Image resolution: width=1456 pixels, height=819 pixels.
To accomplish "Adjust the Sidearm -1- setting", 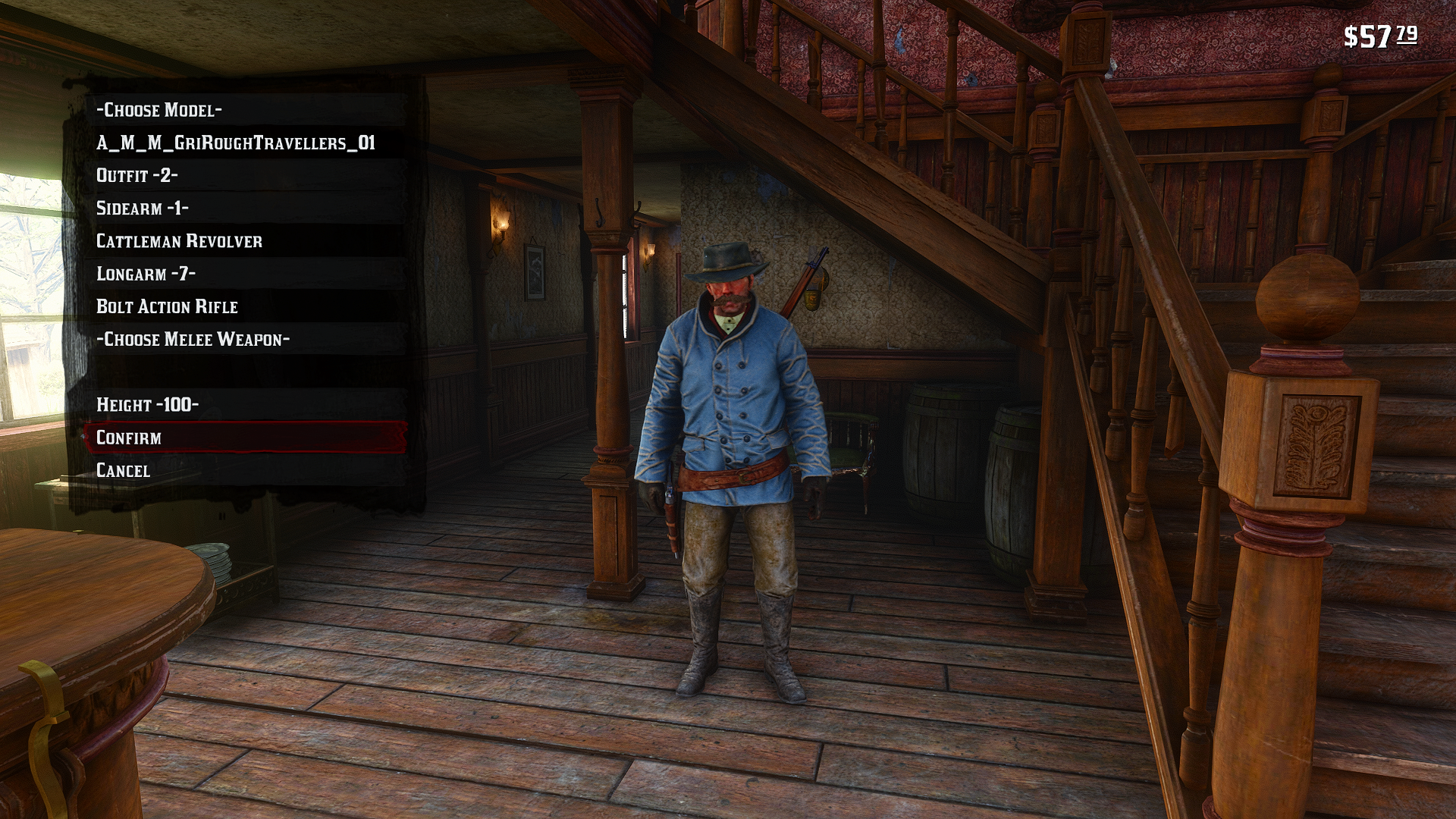I will pos(143,209).
